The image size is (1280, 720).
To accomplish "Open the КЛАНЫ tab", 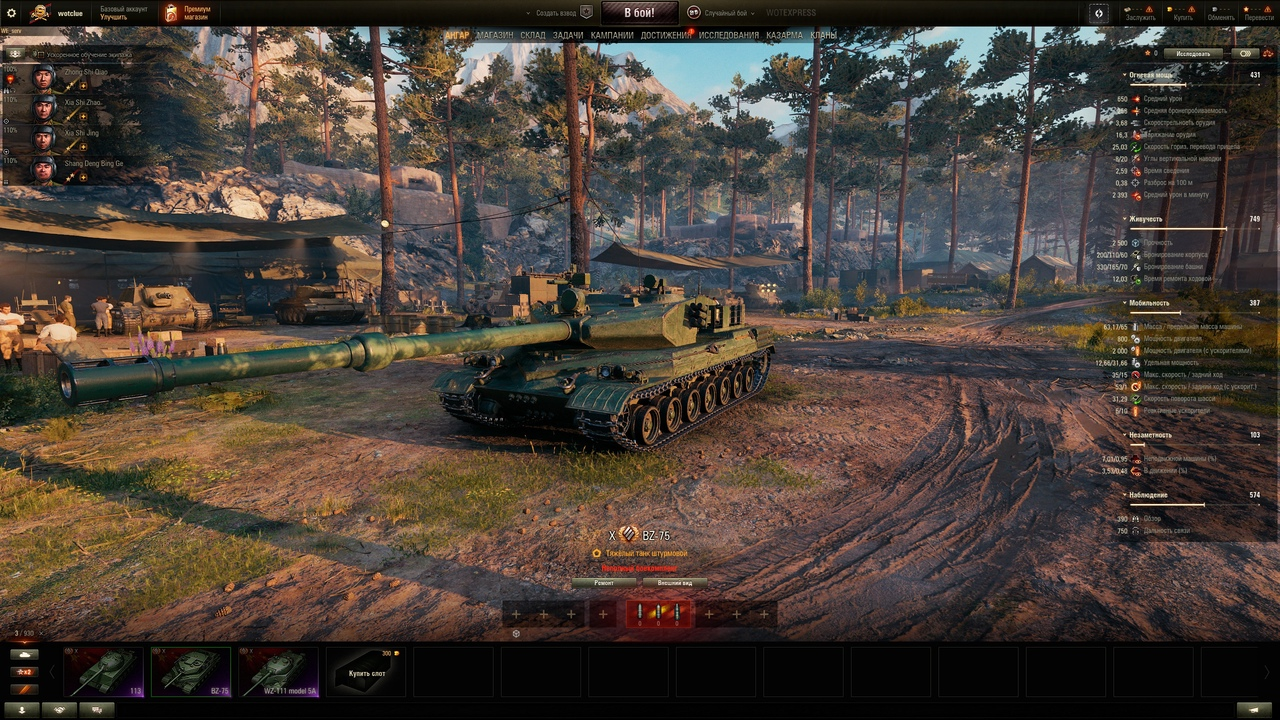I will click(823, 35).
